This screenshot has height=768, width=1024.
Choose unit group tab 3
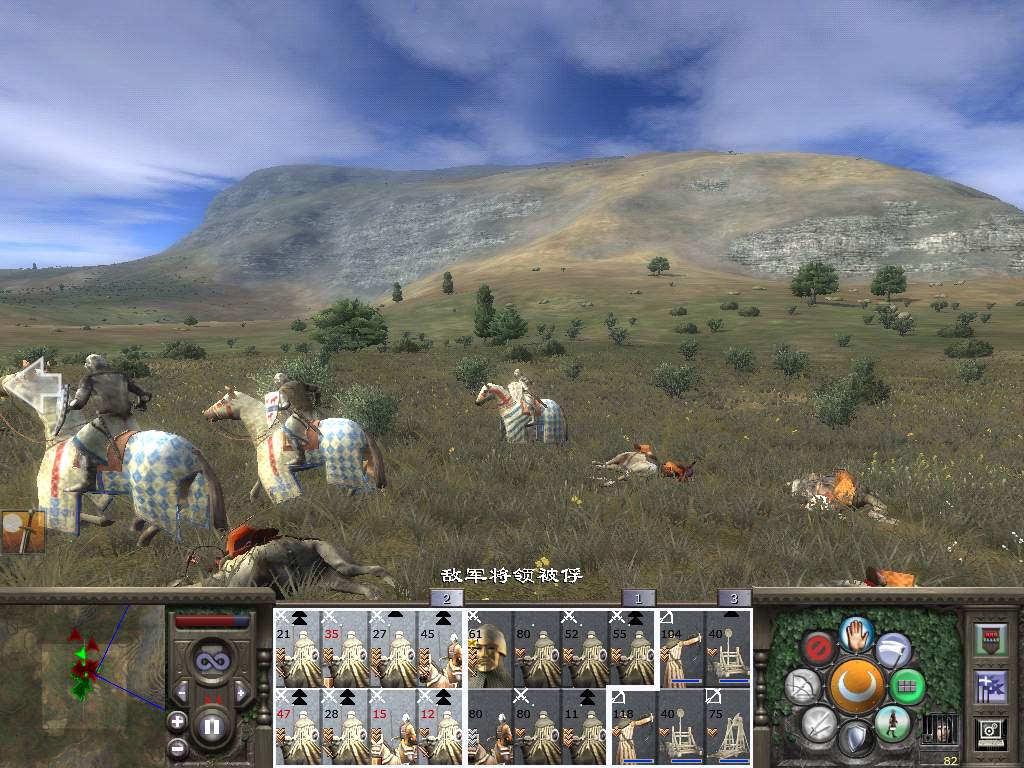tap(734, 598)
